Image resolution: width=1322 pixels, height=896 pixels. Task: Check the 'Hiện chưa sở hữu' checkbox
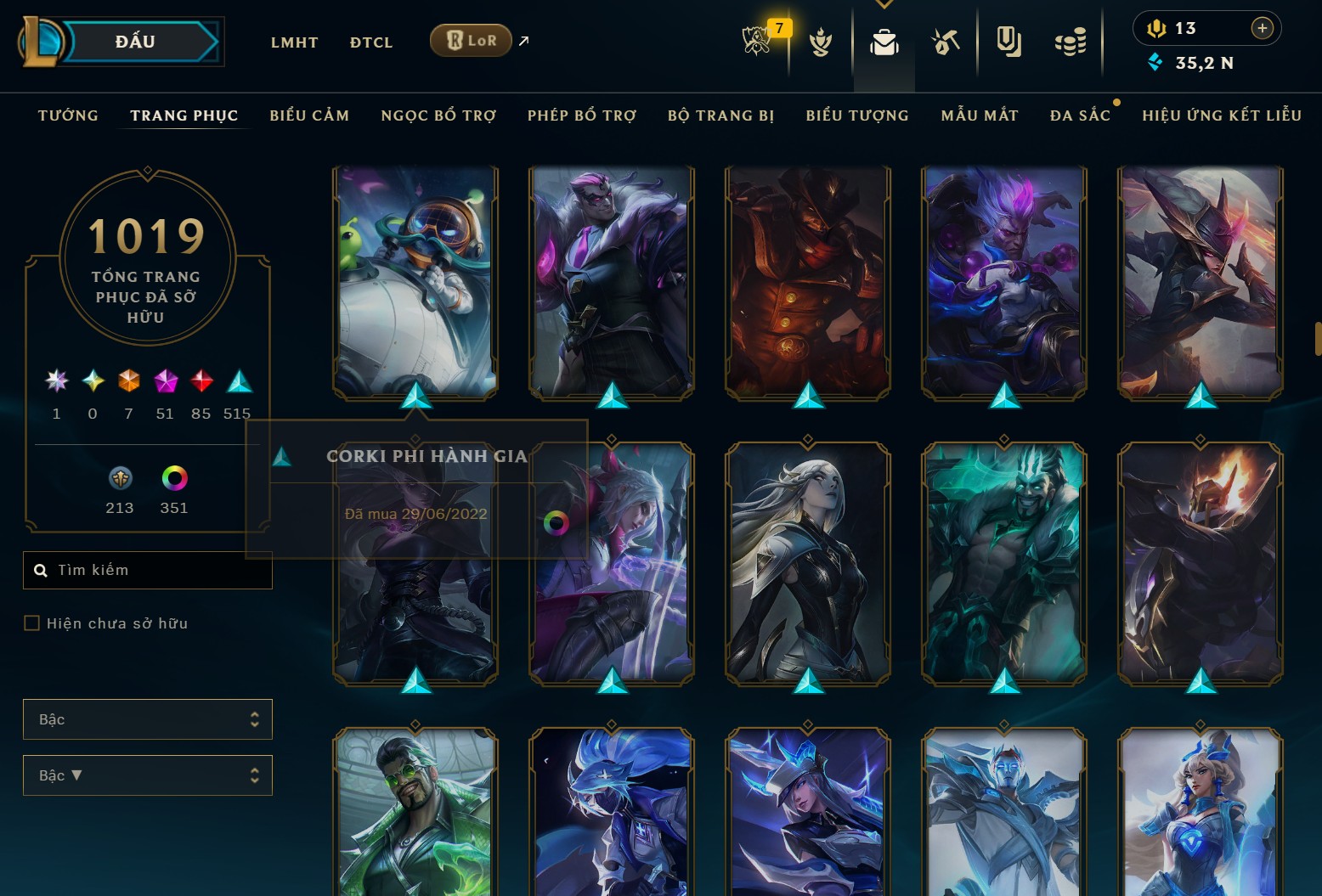31,623
